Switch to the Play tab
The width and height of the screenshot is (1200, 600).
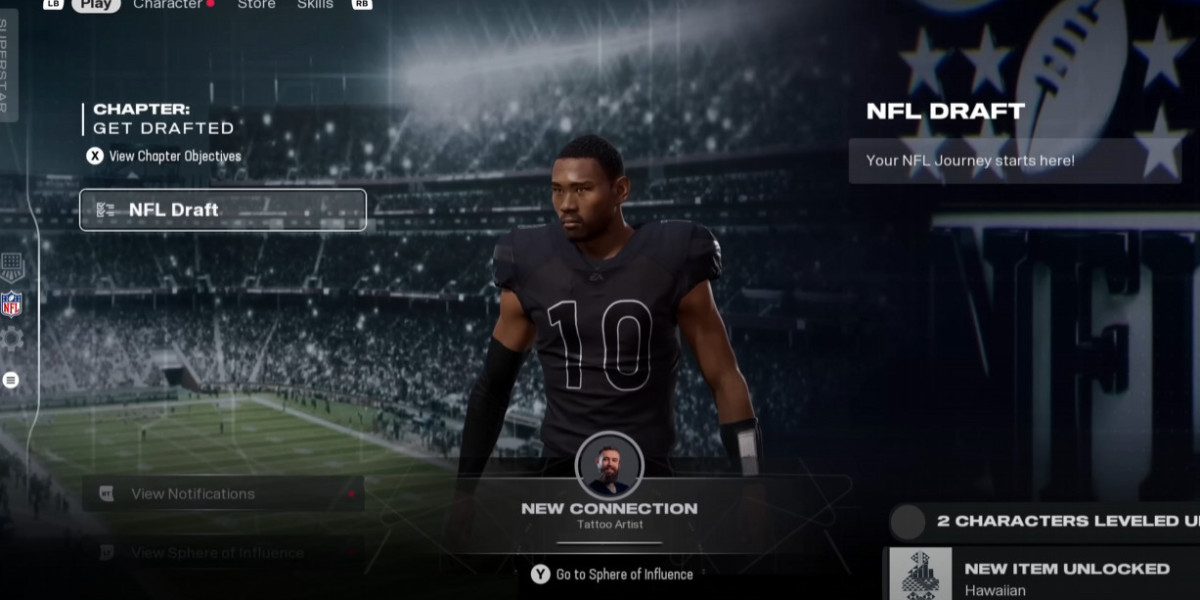tap(96, 4)
